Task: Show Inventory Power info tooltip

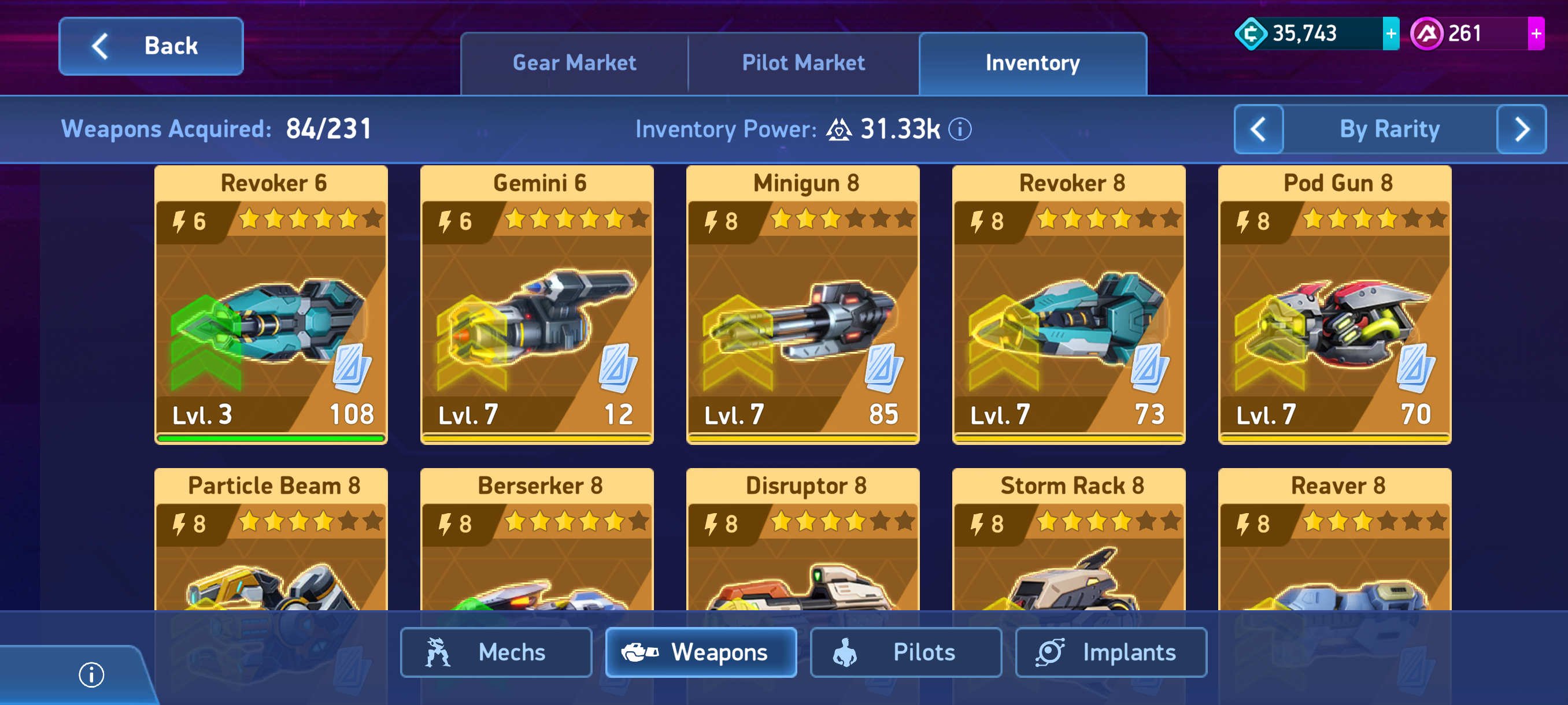Action: [960, 129]
